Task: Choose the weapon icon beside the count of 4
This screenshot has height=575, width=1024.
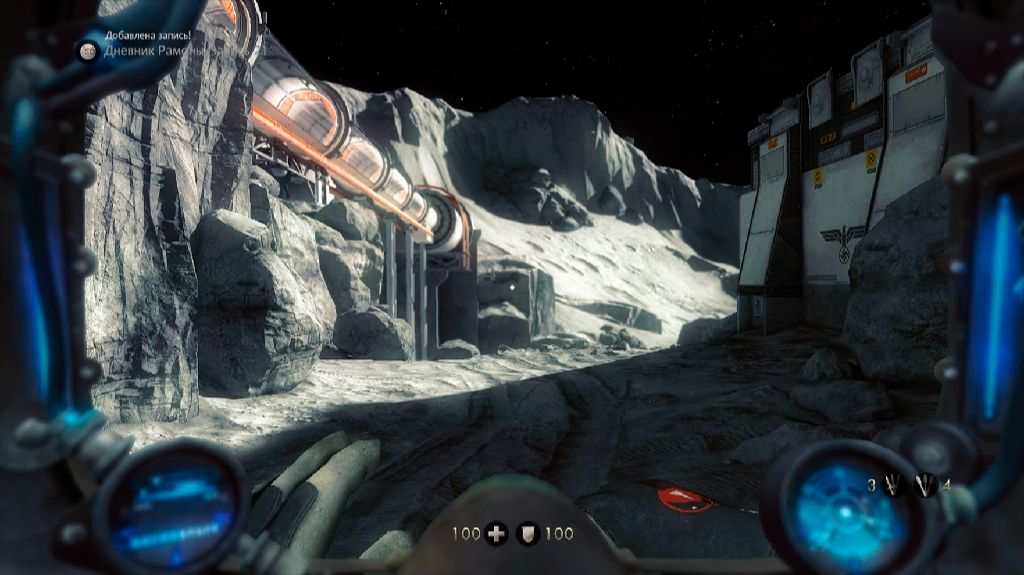Action: pyautogui.click(x=926, y=485)
